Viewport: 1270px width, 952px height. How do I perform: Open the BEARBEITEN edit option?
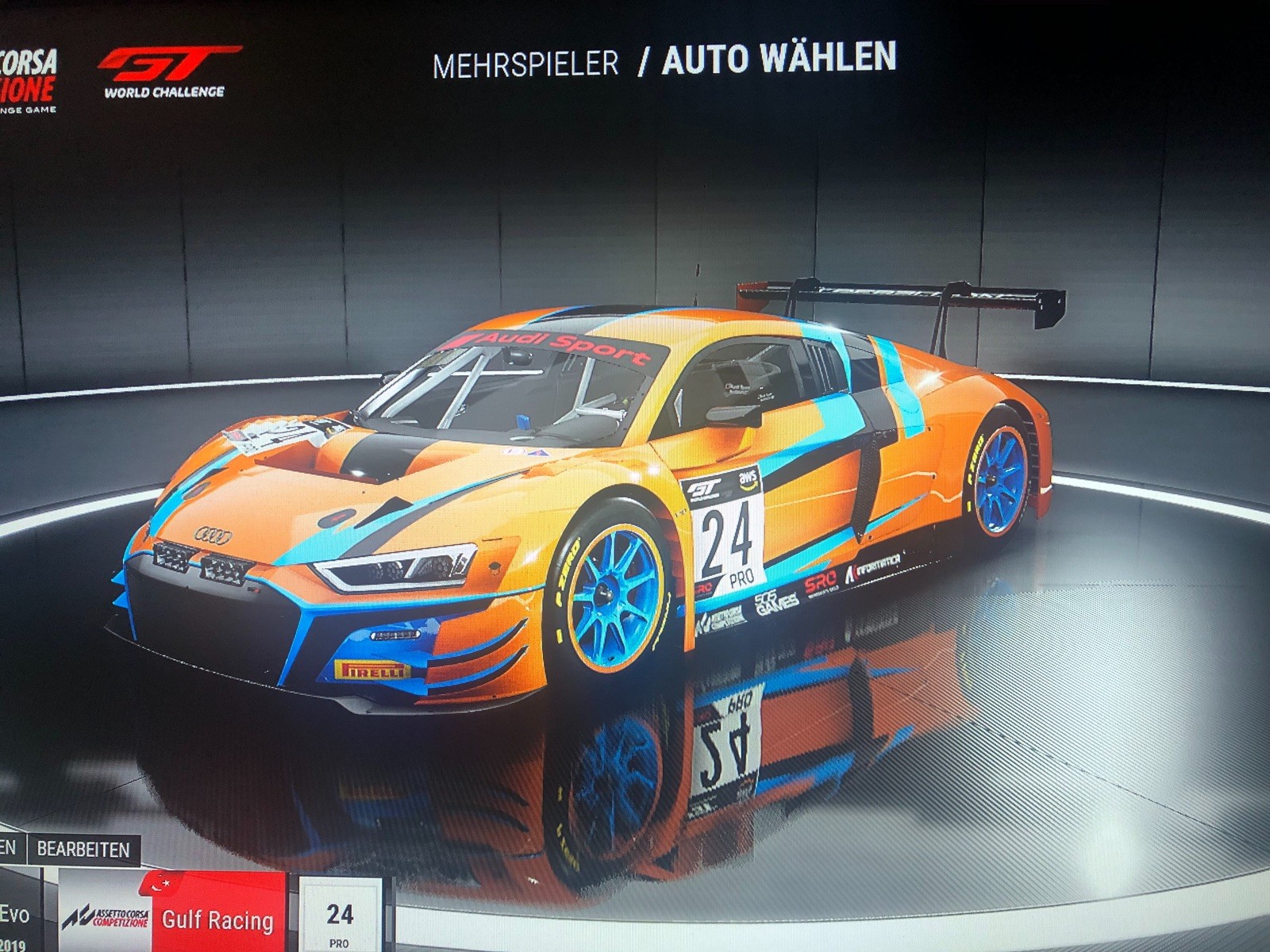(x=83, y=849)
